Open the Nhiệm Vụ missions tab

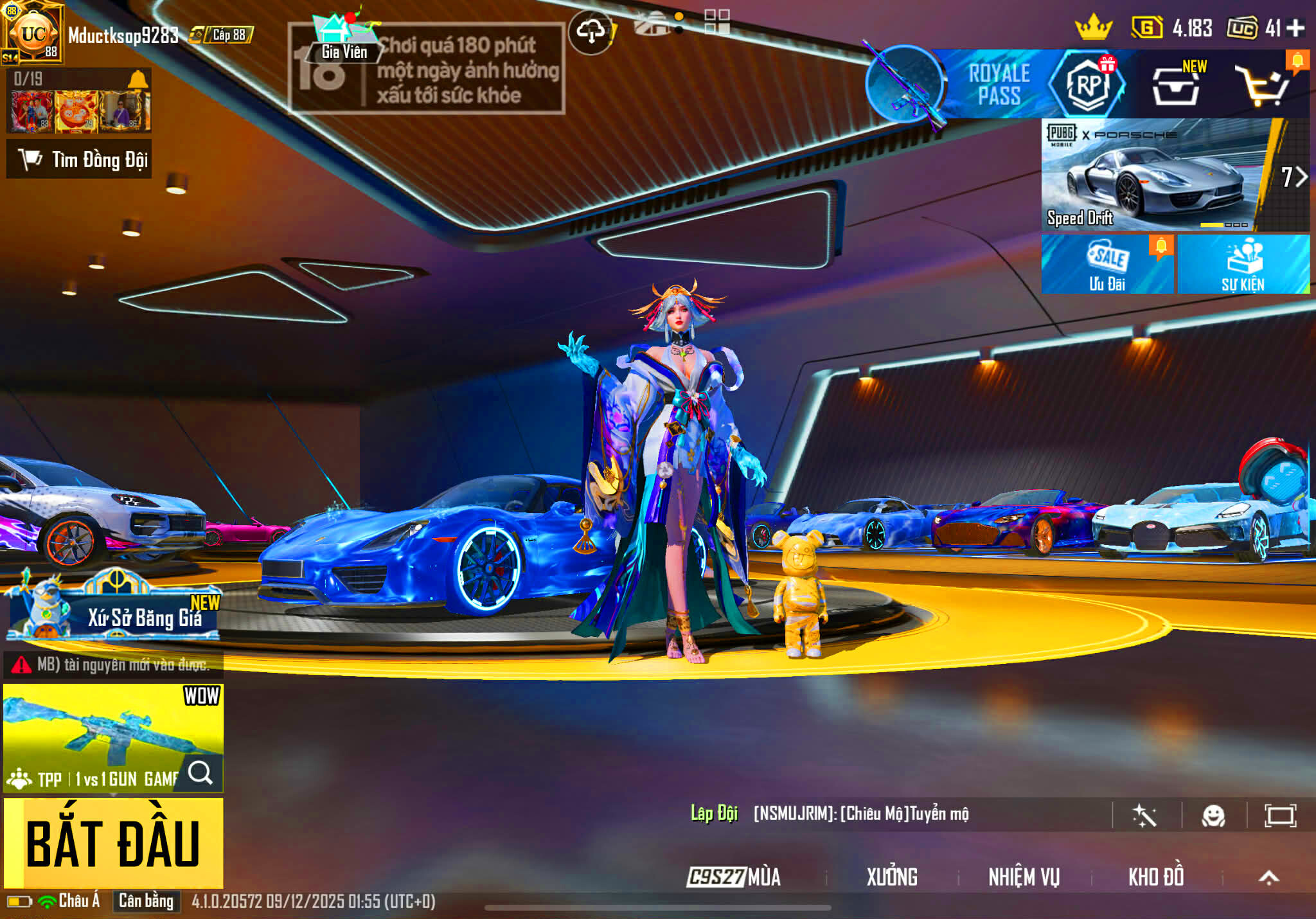click(x=1024, y=877)
